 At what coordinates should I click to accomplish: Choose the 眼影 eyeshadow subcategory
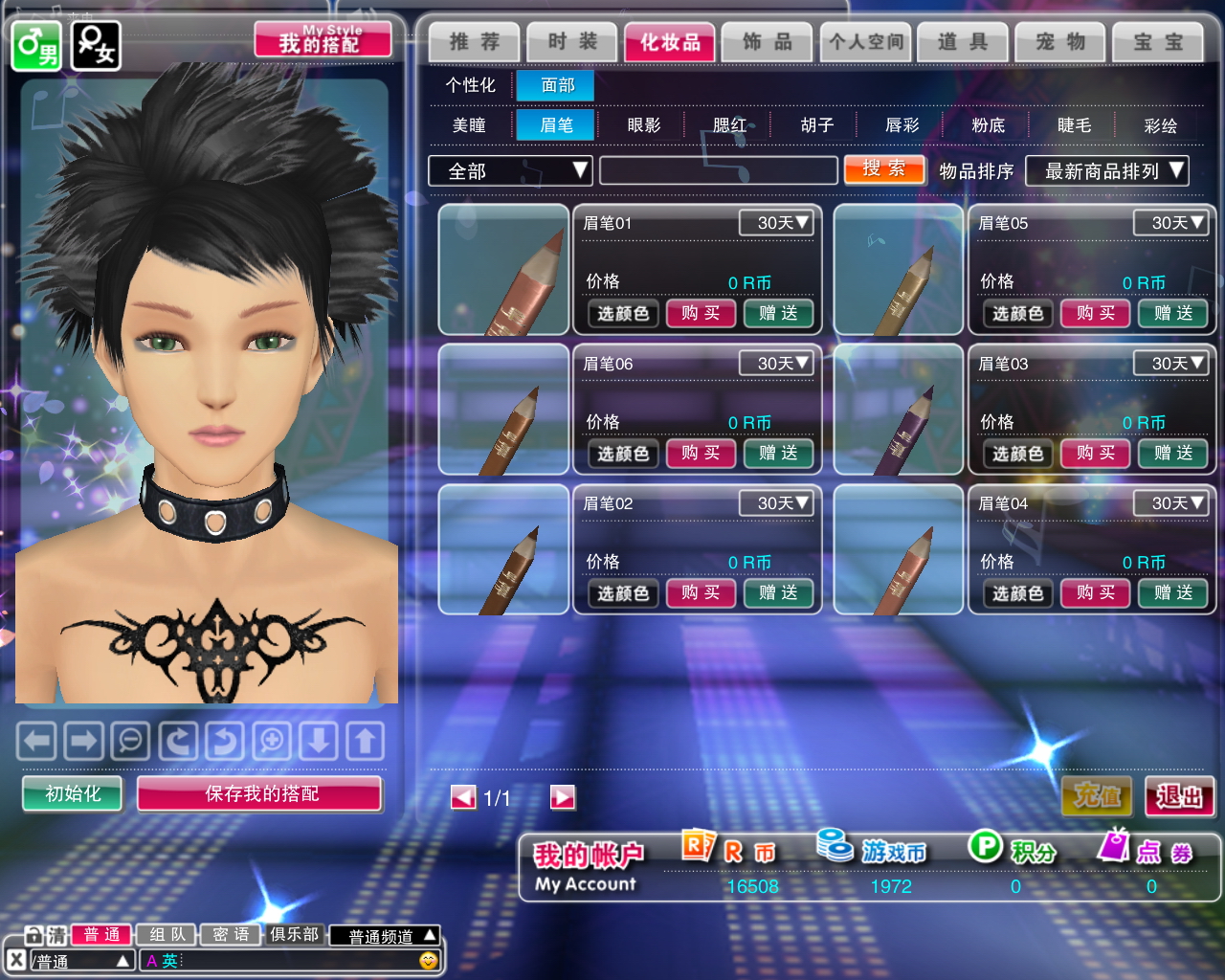pos(643,125)
